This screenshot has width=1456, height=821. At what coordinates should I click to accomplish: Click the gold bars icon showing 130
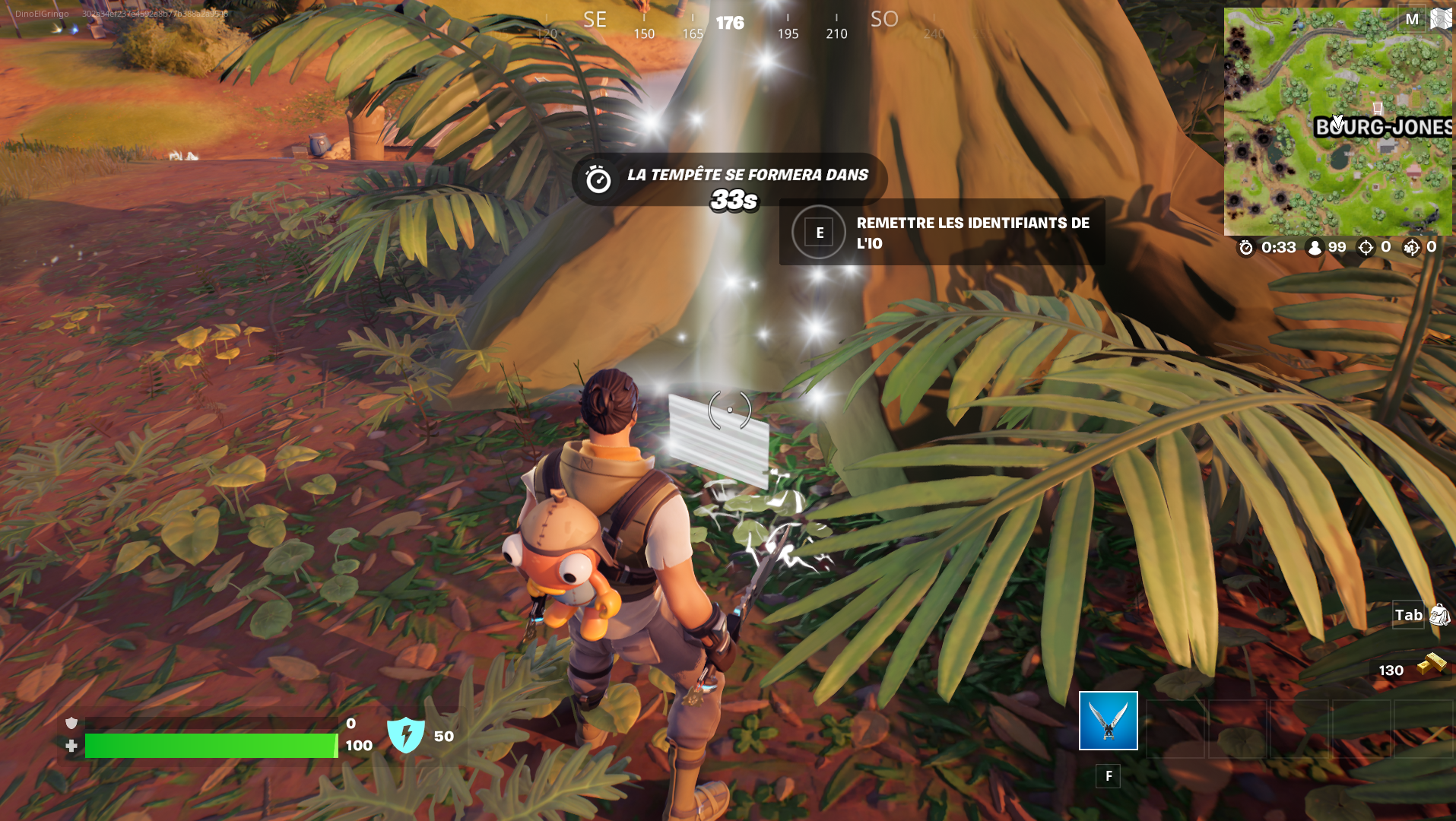tap(1430, 663)
